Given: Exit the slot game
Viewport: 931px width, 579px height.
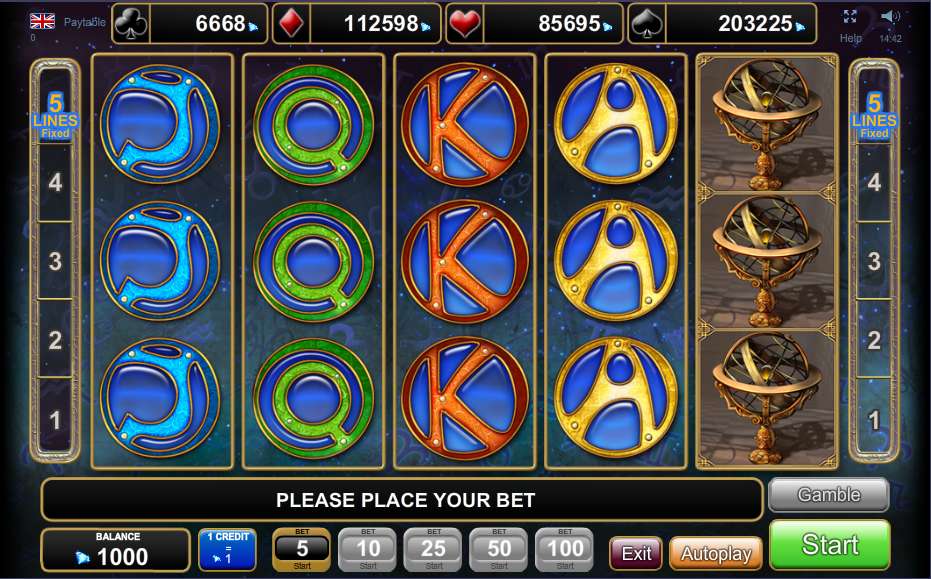Looking at the screenshot, I should 636,553.
